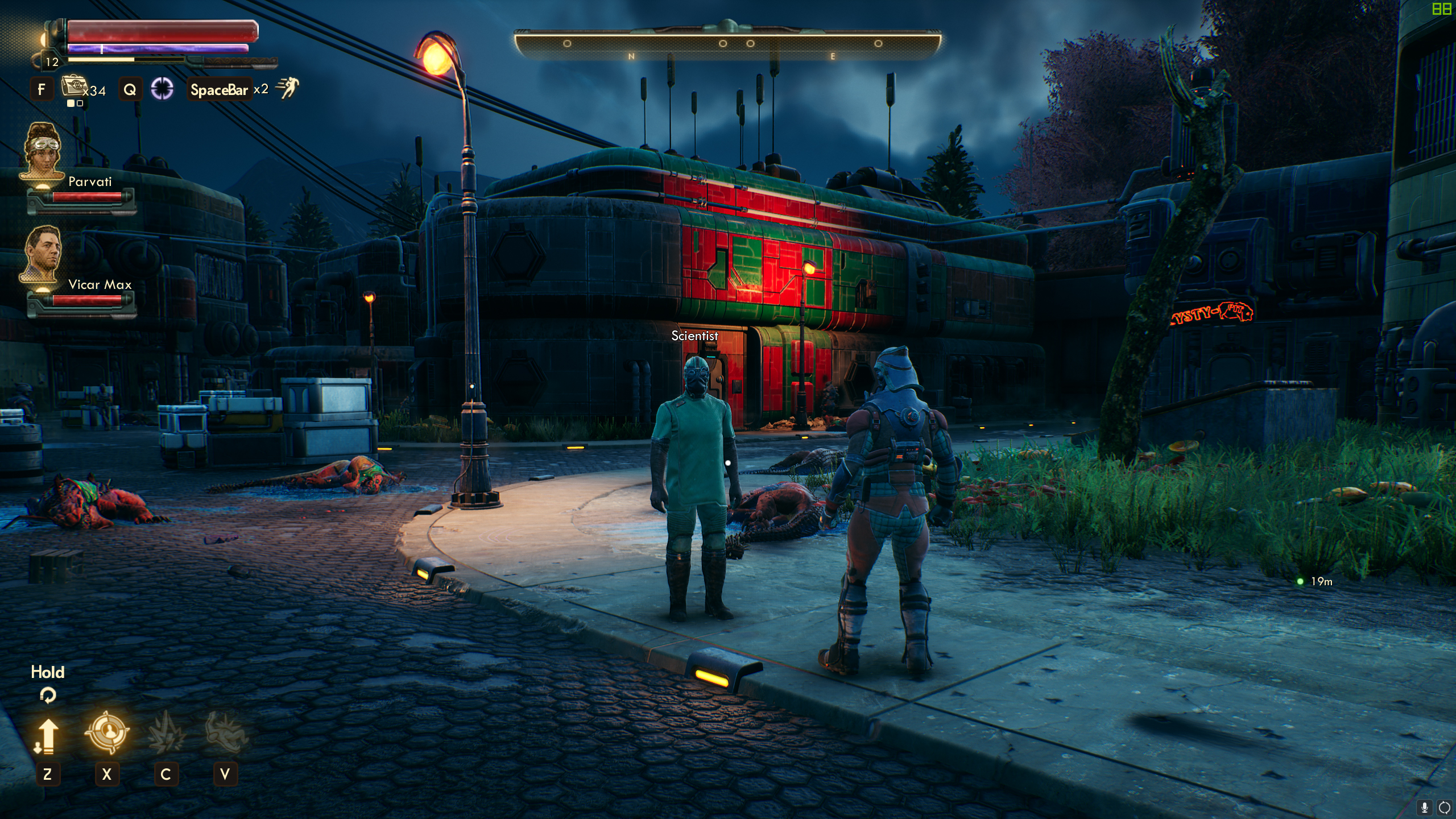Choose the companion move-to arrow command
The height and width of the screenshot is (819, 1456).
[x=47, y=734]
